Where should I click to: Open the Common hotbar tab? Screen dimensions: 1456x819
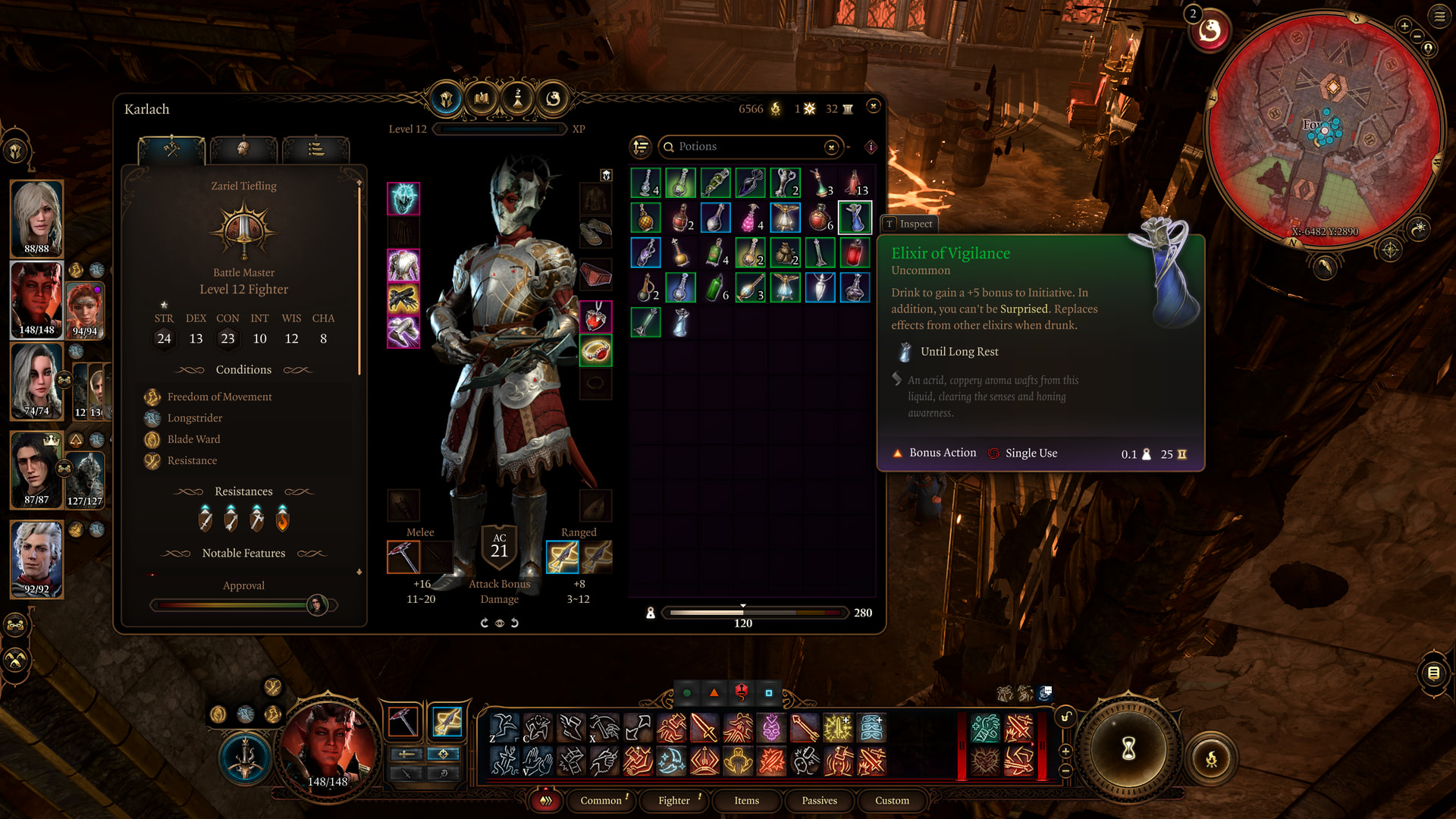pos(601,801)
